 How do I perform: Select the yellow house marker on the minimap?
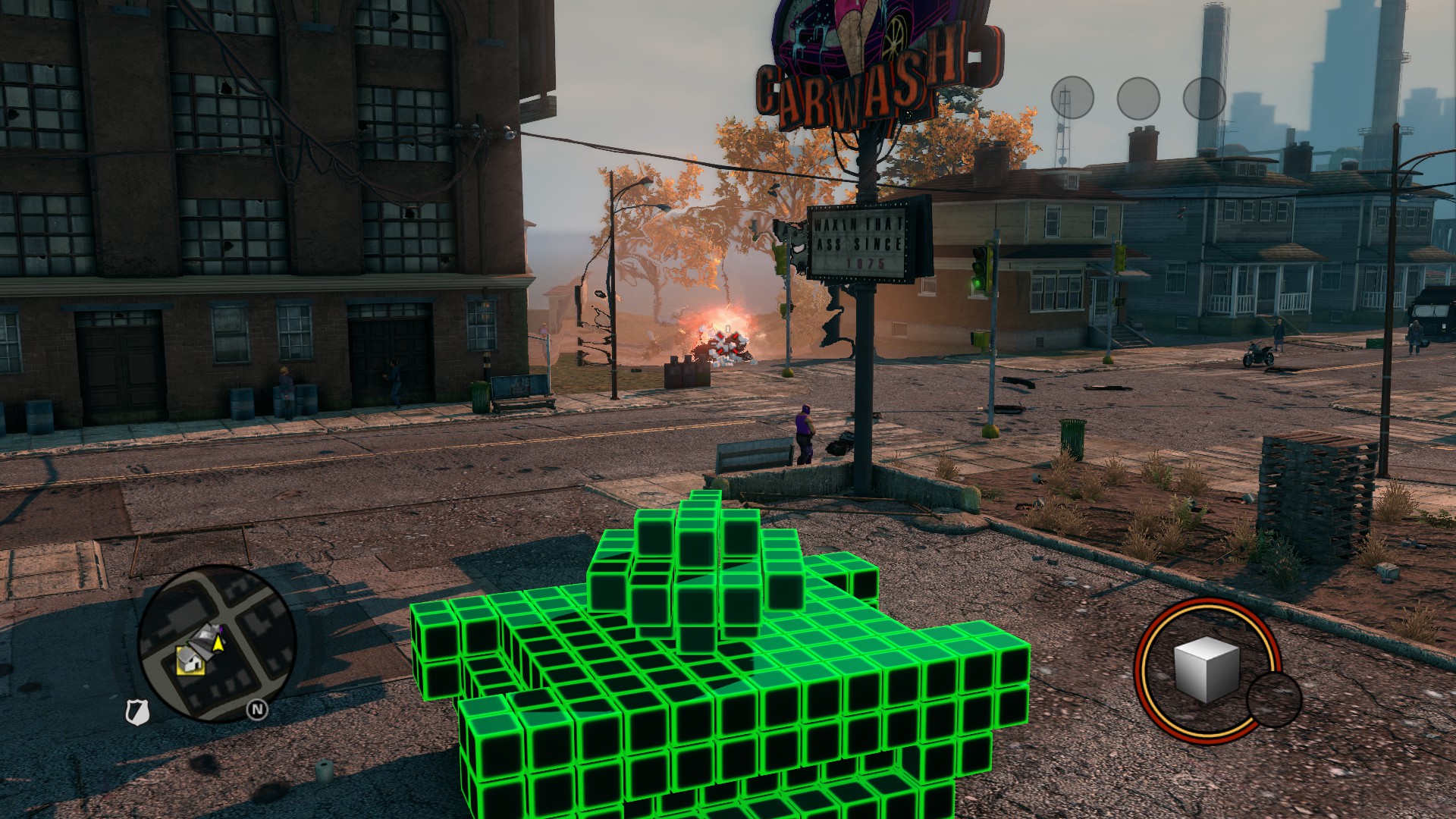189,660
